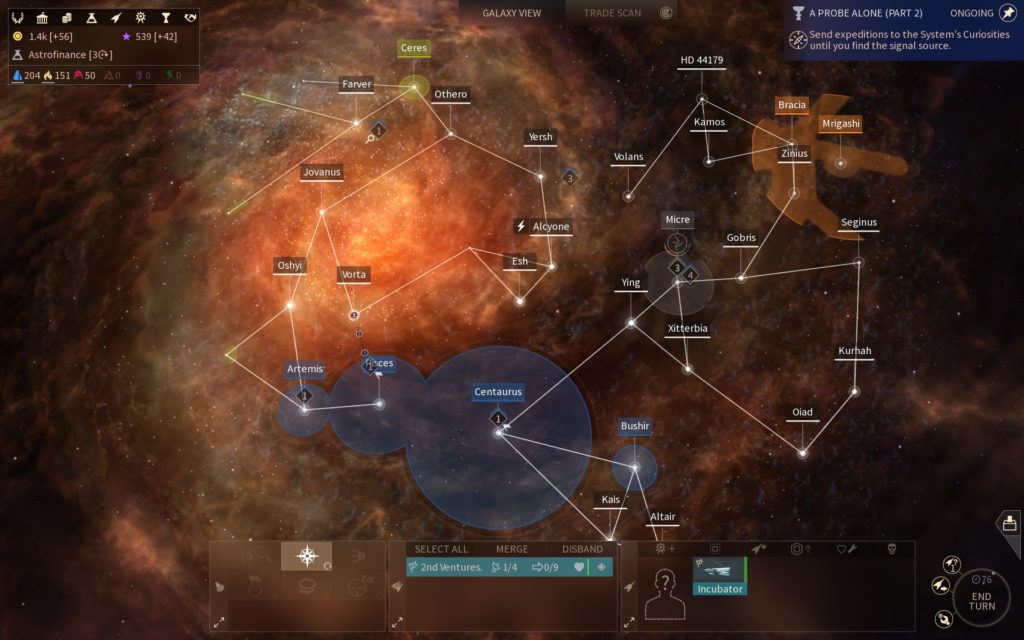
Task: Merge the selected fleets
Action: [512, 549]
